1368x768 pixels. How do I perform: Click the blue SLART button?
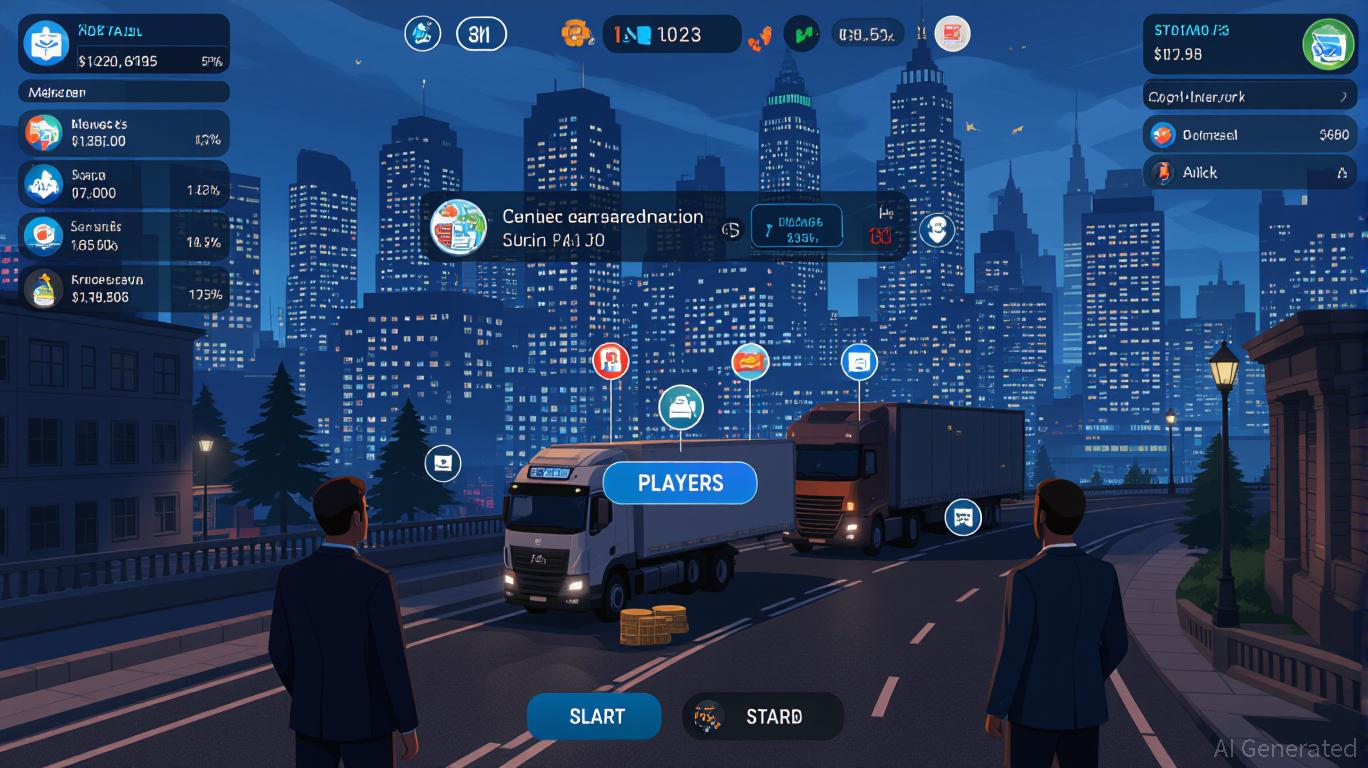[594, 716]
